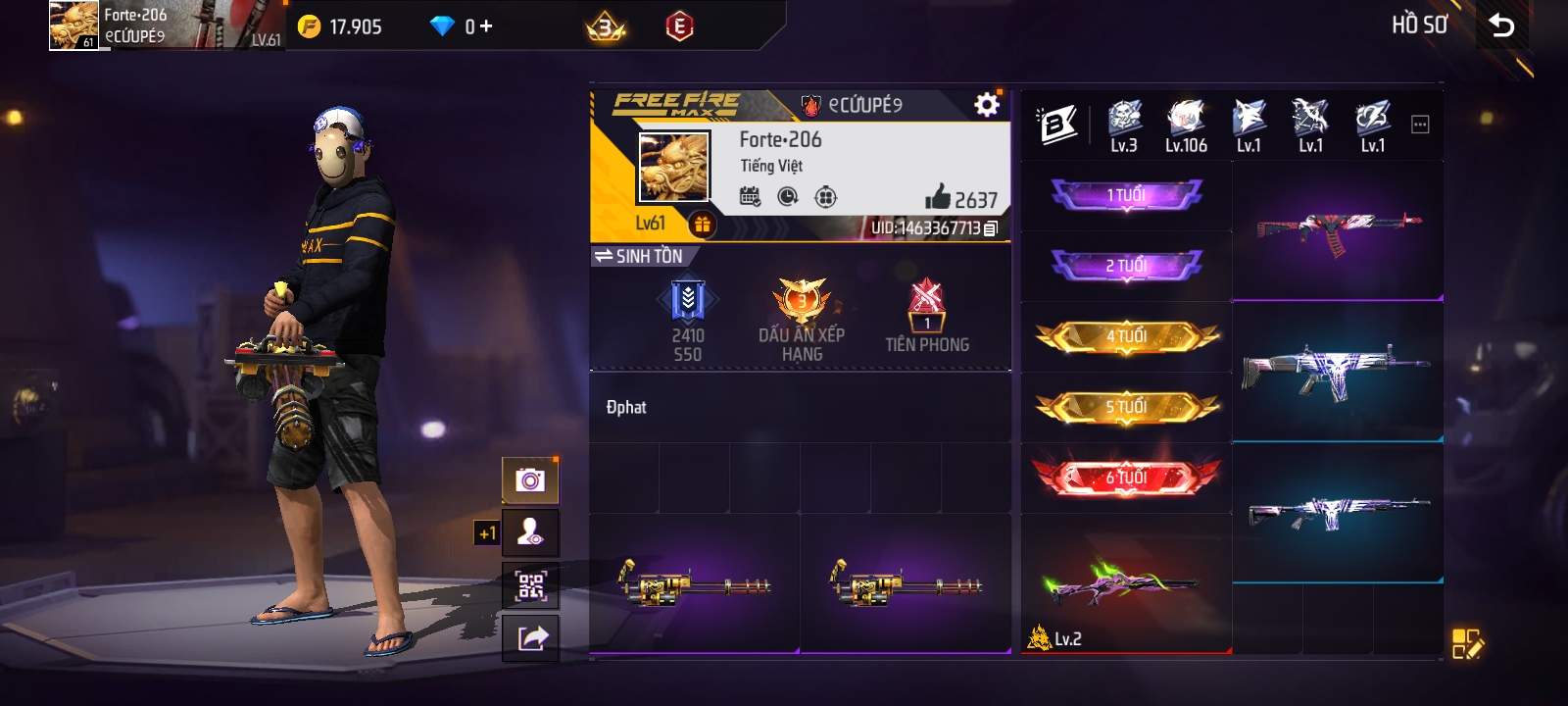This screenshot has width=1568, height=706.
Task: Open the red AK weapon skin
Action: [1338, 231]
